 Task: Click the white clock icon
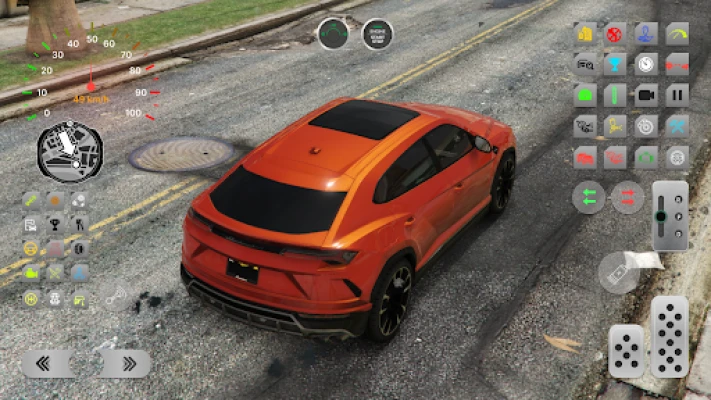click(646, 64)
